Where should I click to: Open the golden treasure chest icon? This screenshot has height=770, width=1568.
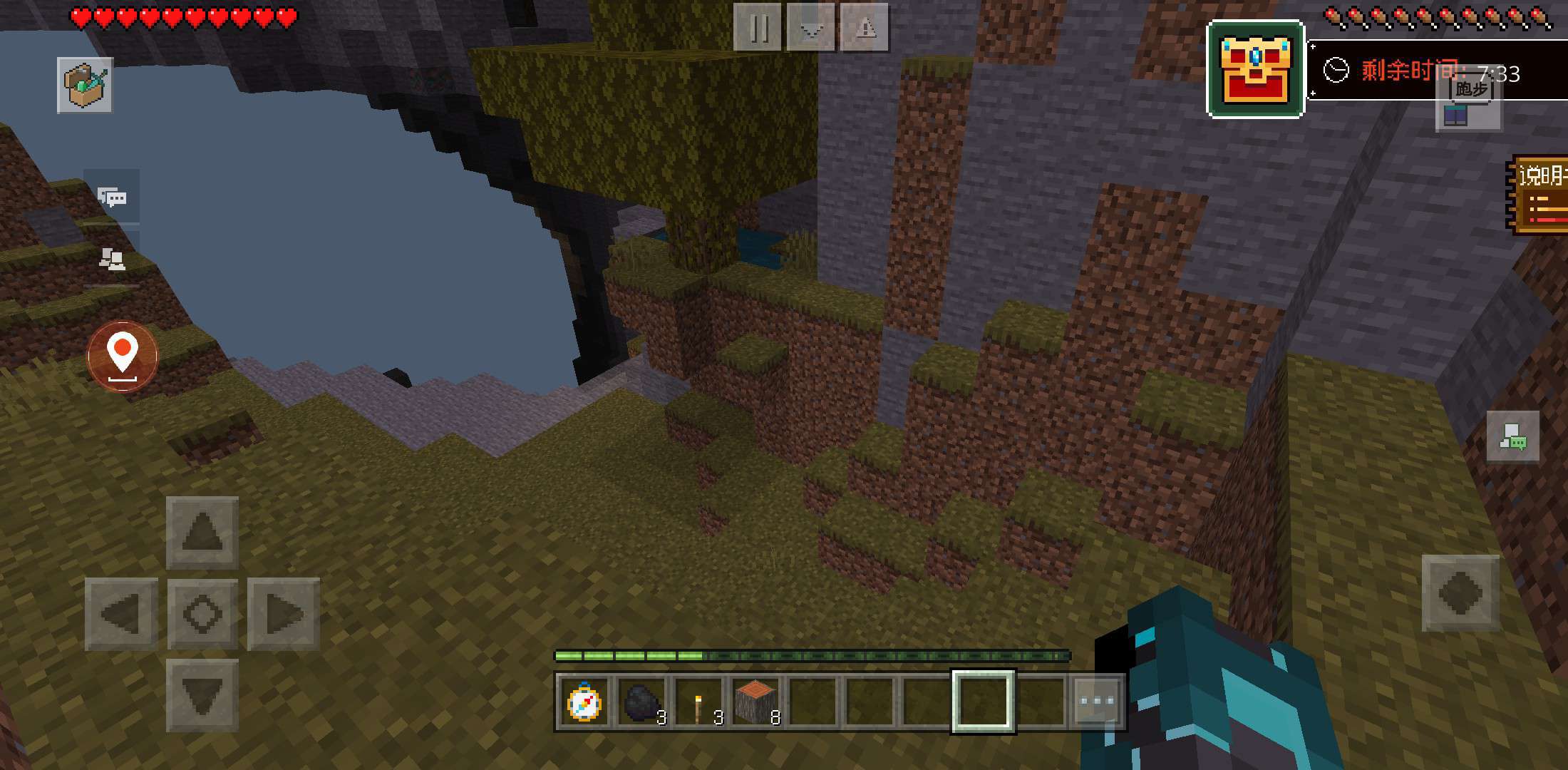[x=1255, y=69]
